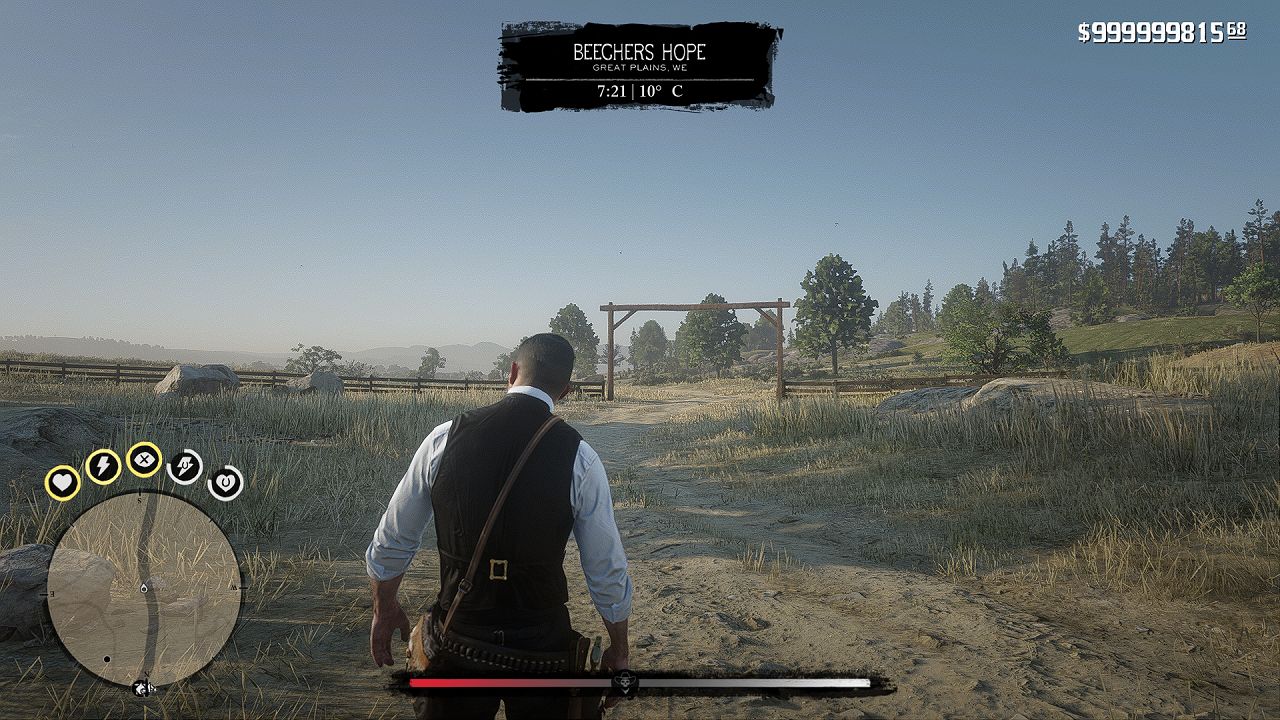Select the horse stamina core icon
Screen dimensions: 1280x720
tap(185, 466)
